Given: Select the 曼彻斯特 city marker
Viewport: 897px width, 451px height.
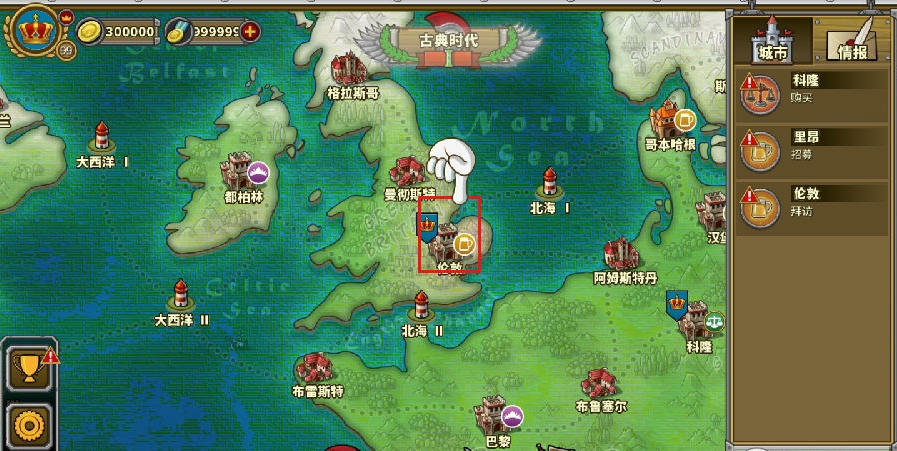Looking at the screenshot, I should pyautogui.click(x=409, y=172).
